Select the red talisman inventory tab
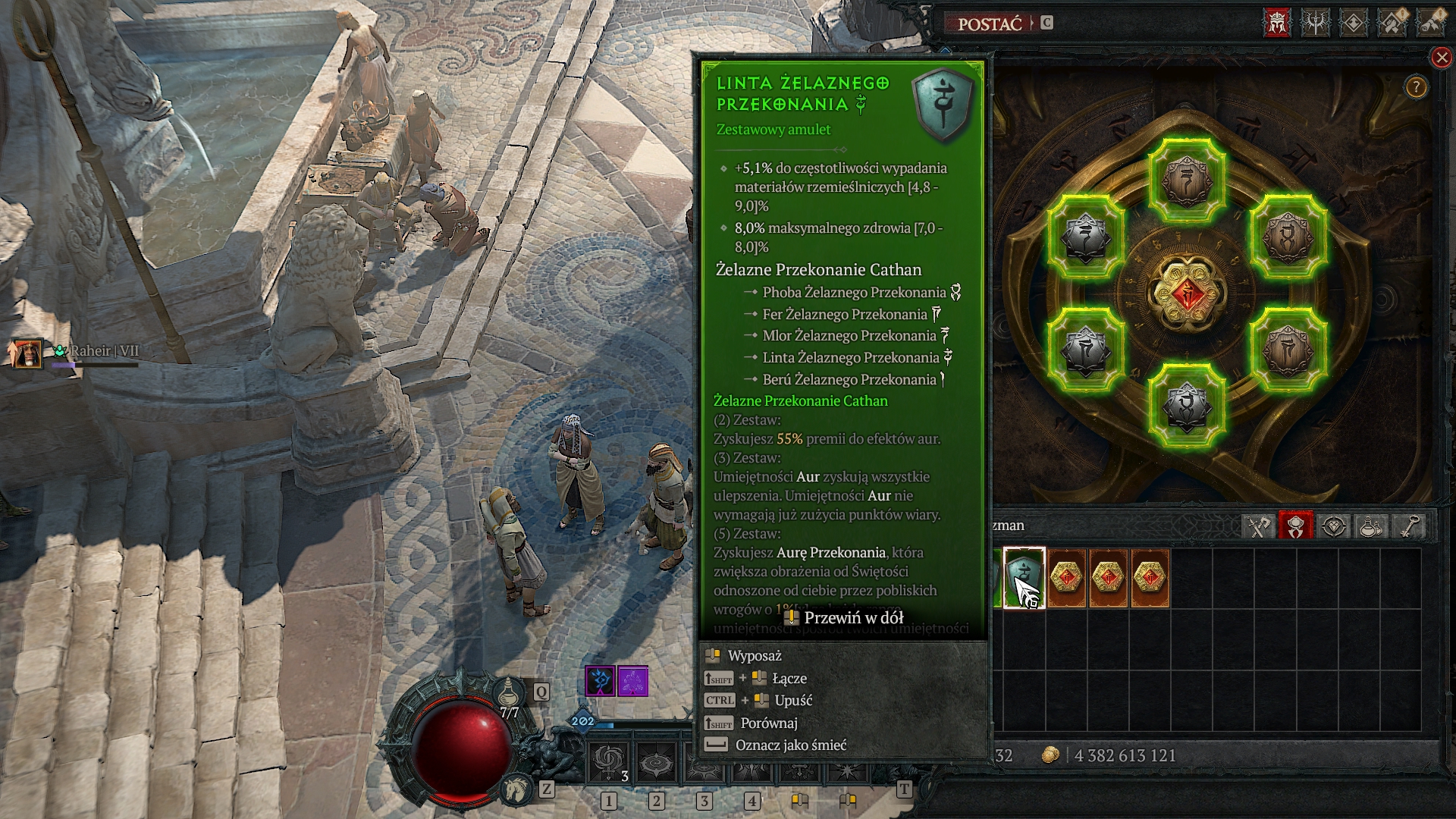Image resolution: width=1456 pixels, height=819 pixels. tap(1296, 526)
